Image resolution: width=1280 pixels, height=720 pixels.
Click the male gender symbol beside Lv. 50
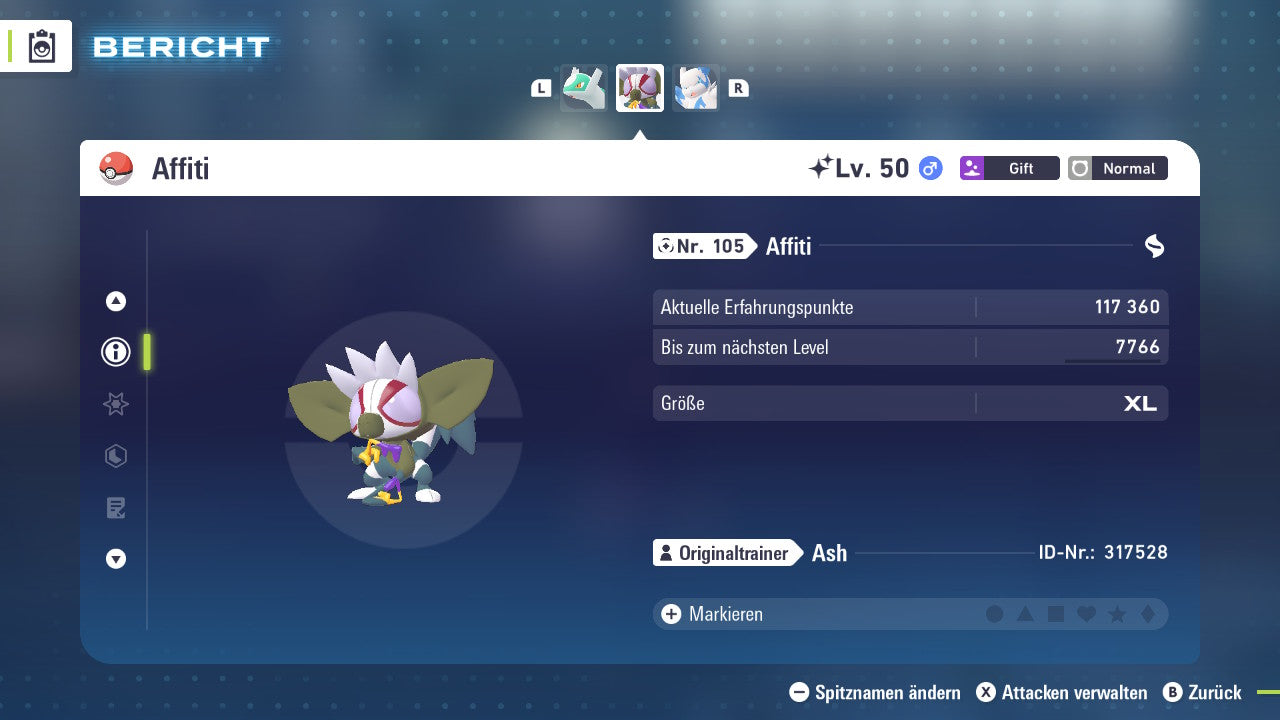(x=931, y=168)
